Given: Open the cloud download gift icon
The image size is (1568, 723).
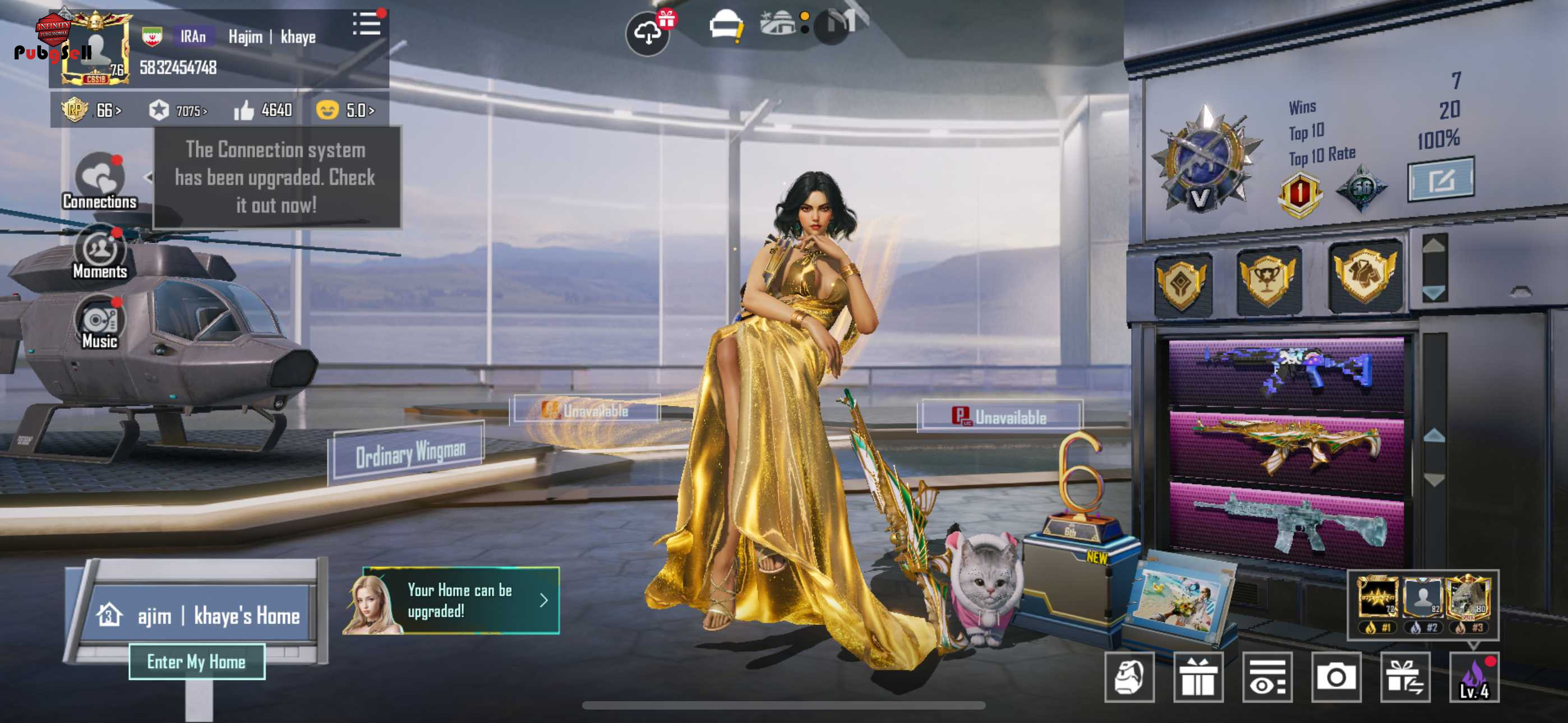Looking at the screenshot, I should coord(648,33).
